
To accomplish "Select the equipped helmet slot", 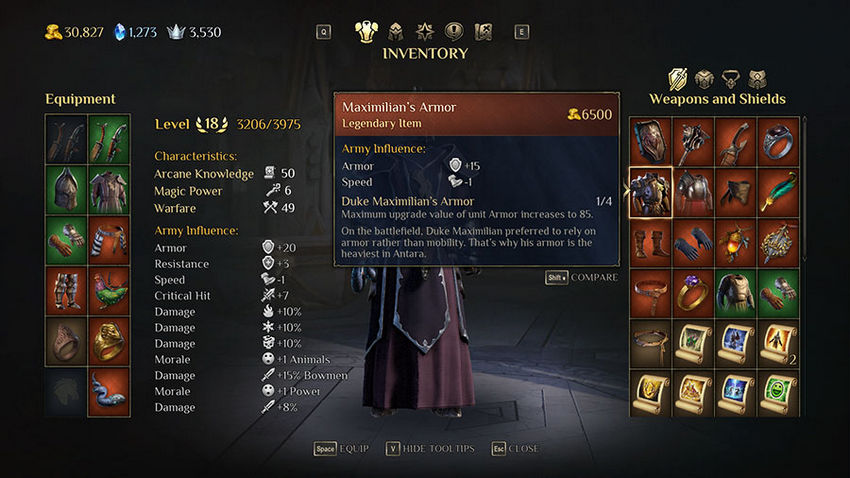I will tap(66, 187).
